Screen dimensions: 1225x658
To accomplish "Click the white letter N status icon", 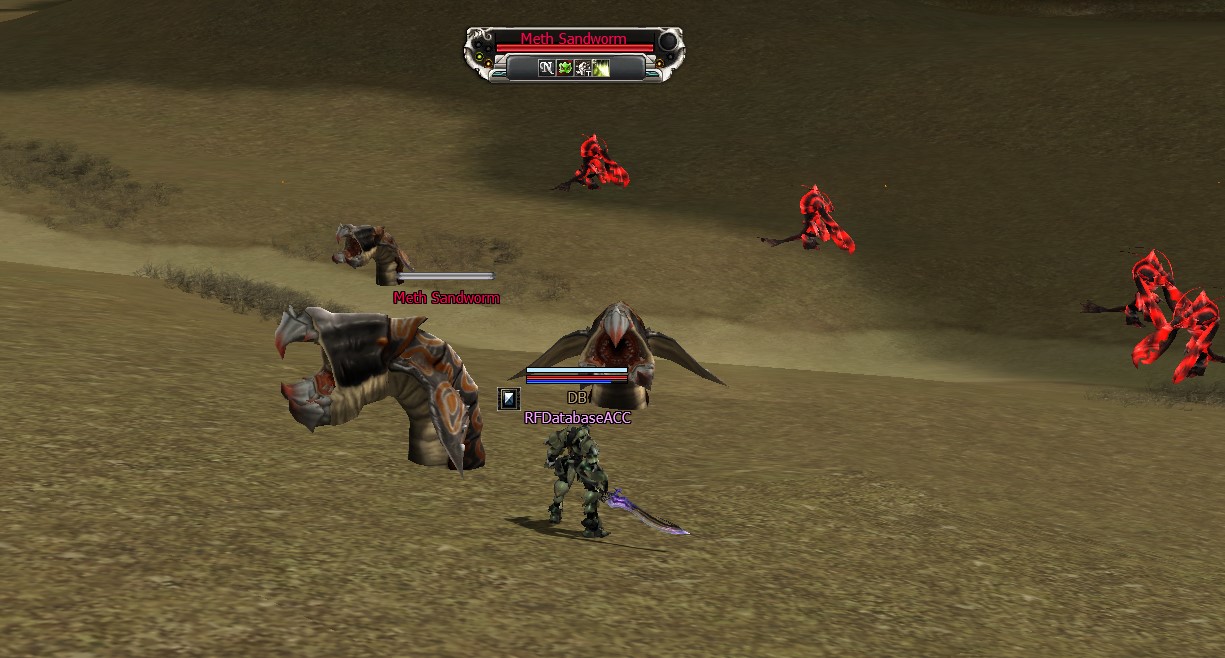I will click(546, 68).
